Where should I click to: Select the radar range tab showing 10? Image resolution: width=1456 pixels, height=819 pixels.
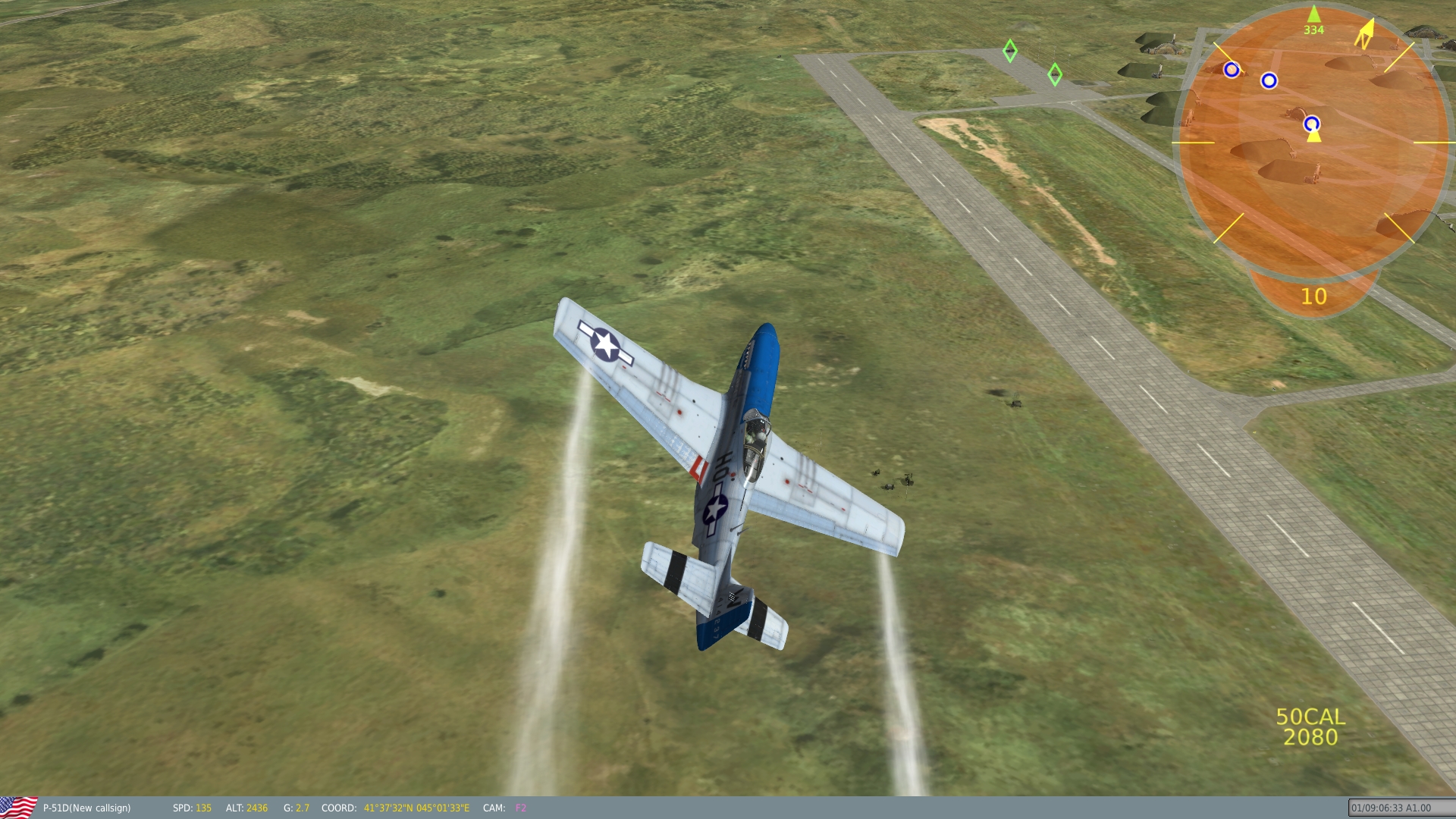[x=1313, y=297]
